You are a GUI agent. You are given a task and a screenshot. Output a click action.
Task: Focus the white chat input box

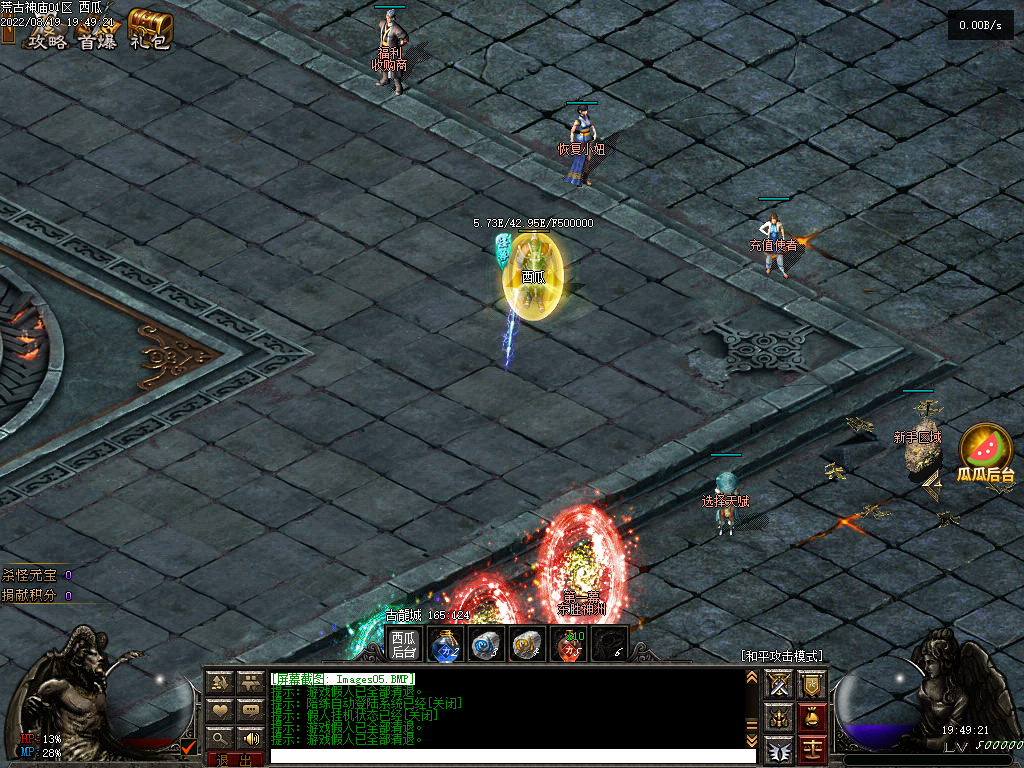point(505,756)
